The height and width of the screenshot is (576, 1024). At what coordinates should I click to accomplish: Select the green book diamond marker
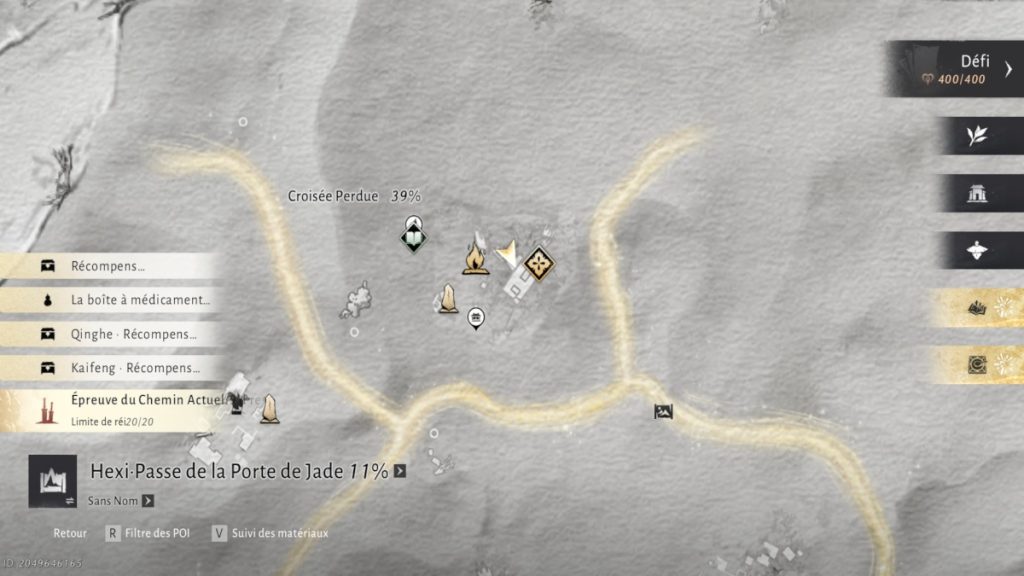point(413,238)
